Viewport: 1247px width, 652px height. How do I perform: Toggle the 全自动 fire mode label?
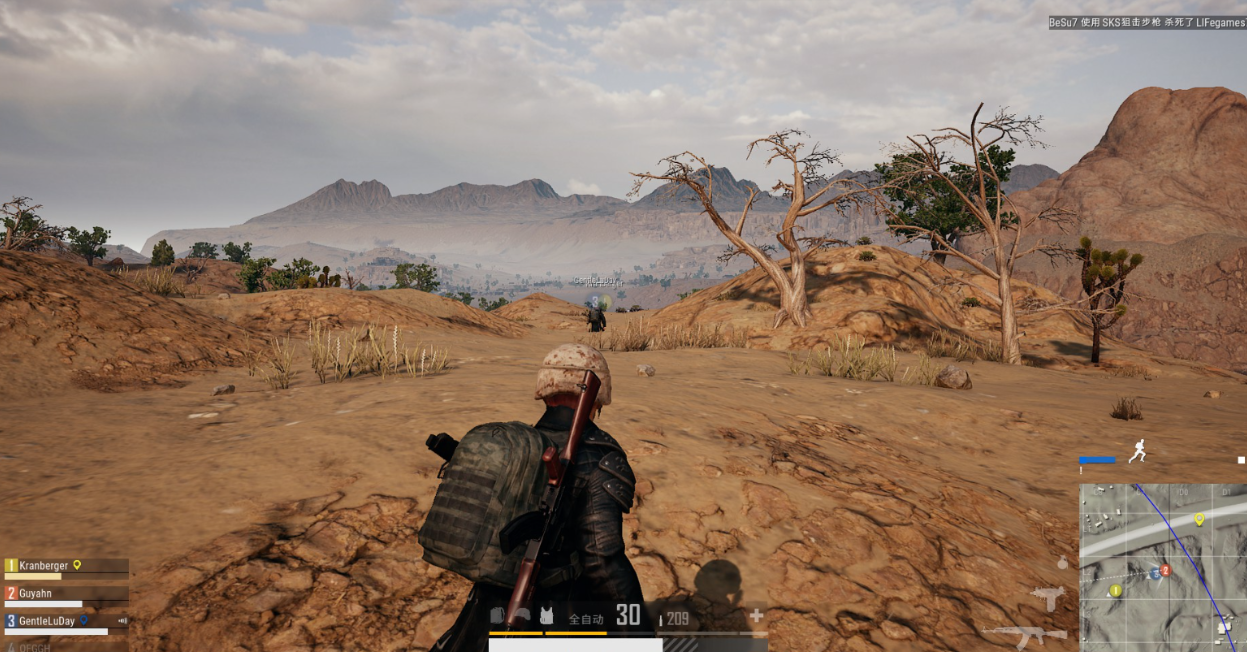(585, 619)
